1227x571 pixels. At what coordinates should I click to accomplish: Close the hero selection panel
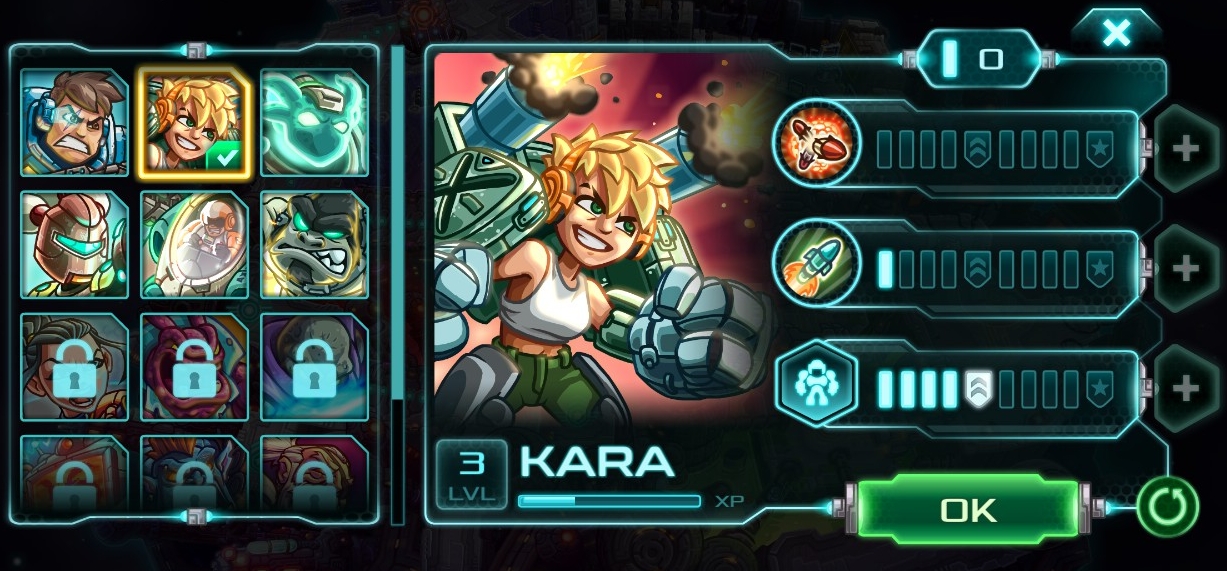click(1116, 34)
